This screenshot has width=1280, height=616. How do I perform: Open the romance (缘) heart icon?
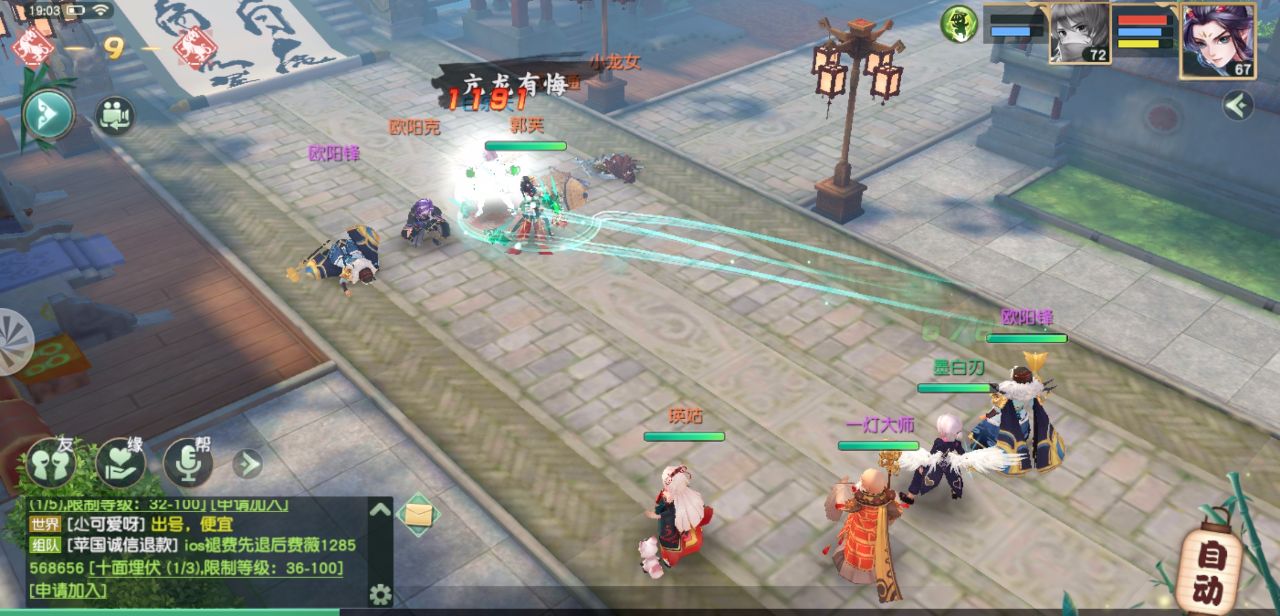[121, 463]
